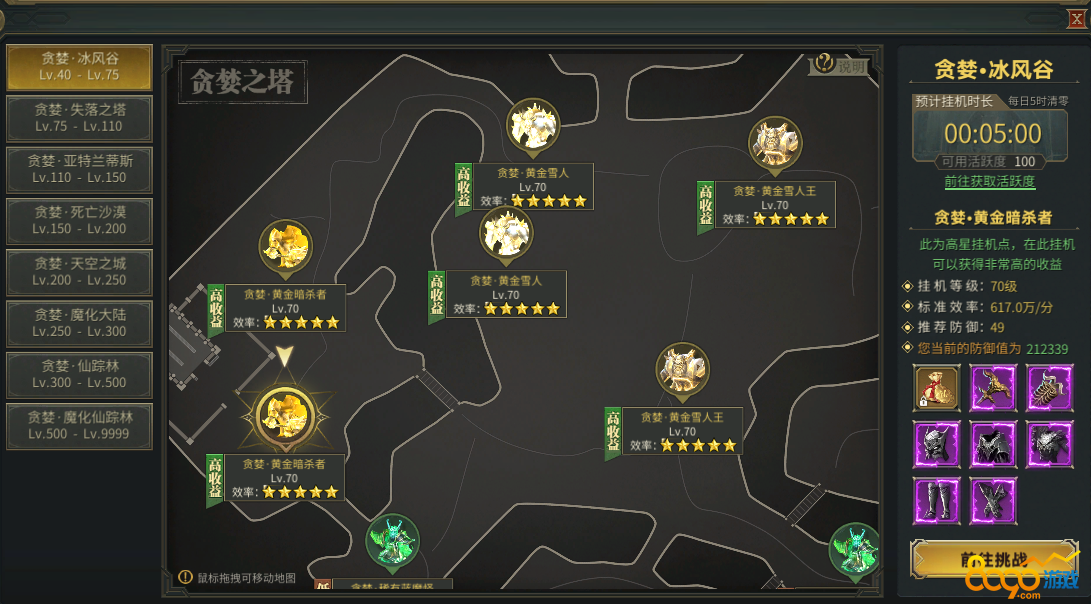Switch to 贪婪·失落之塔 zone tab
The height and width of the screenshot is (604, 1091).
80,118
